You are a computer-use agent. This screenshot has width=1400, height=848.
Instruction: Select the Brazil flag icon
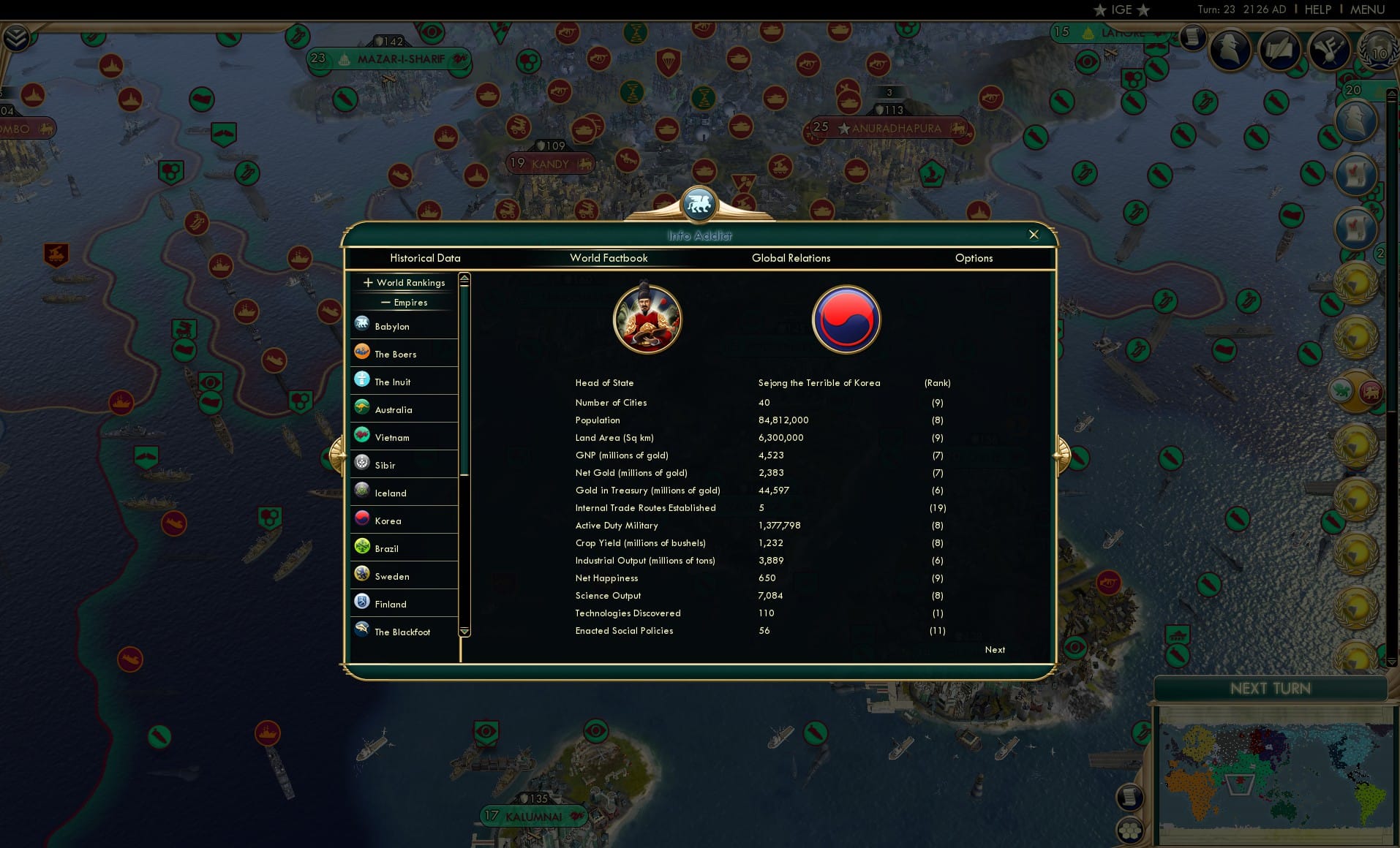click(362, 546)
